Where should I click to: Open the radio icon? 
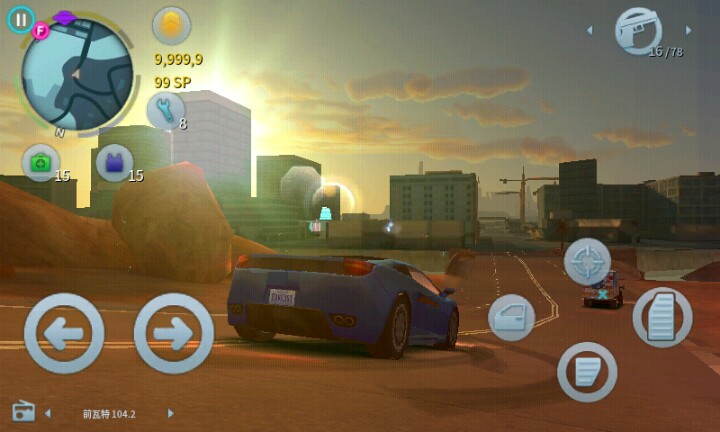(x=24, y=412)
